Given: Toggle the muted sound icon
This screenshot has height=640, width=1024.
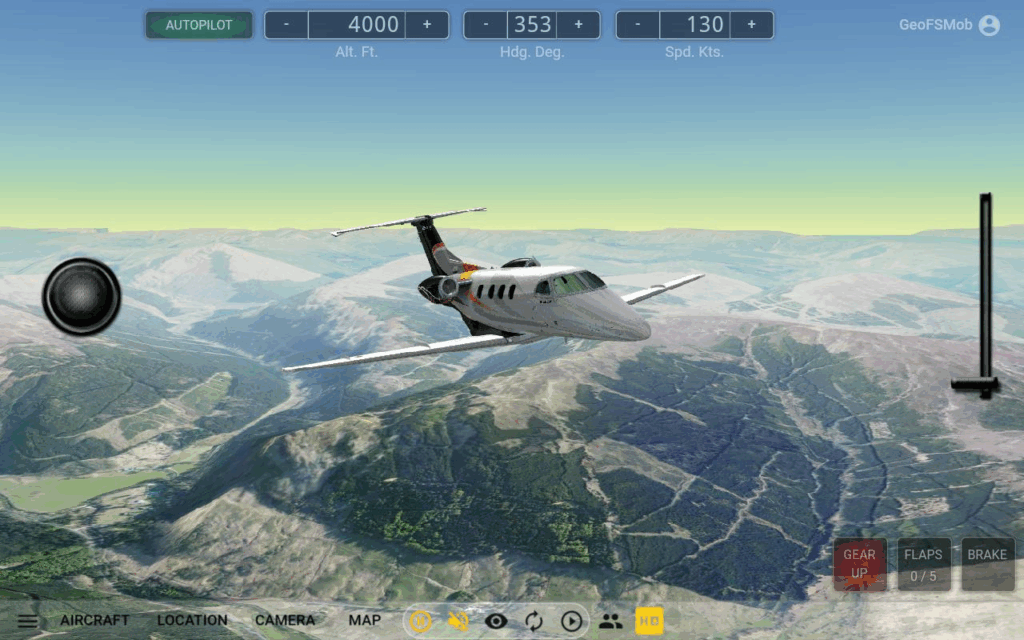Looking at the screenshot, I should pyautogui.click(x=459, y=621).
